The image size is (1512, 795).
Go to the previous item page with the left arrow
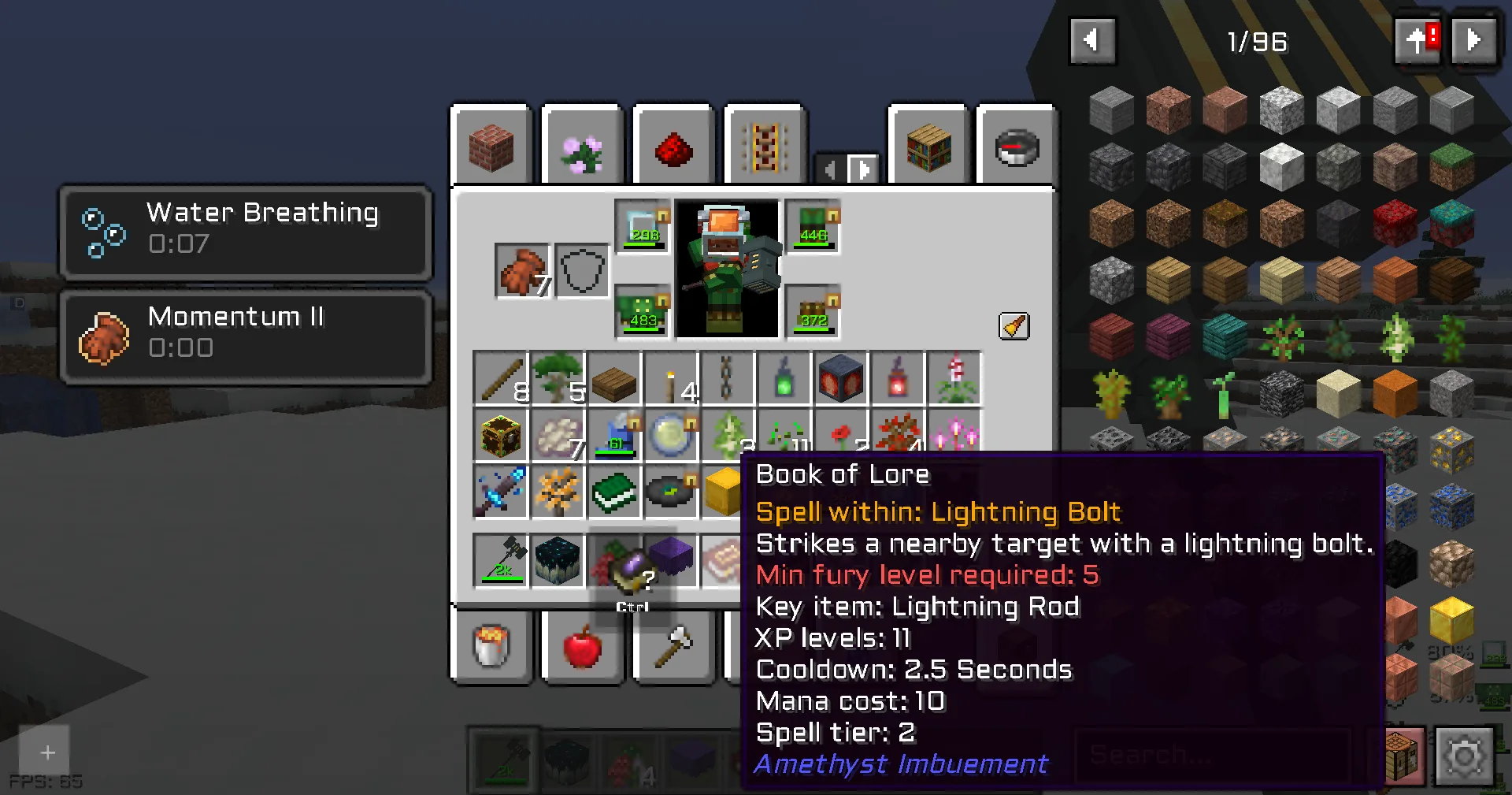(1093, 41)
